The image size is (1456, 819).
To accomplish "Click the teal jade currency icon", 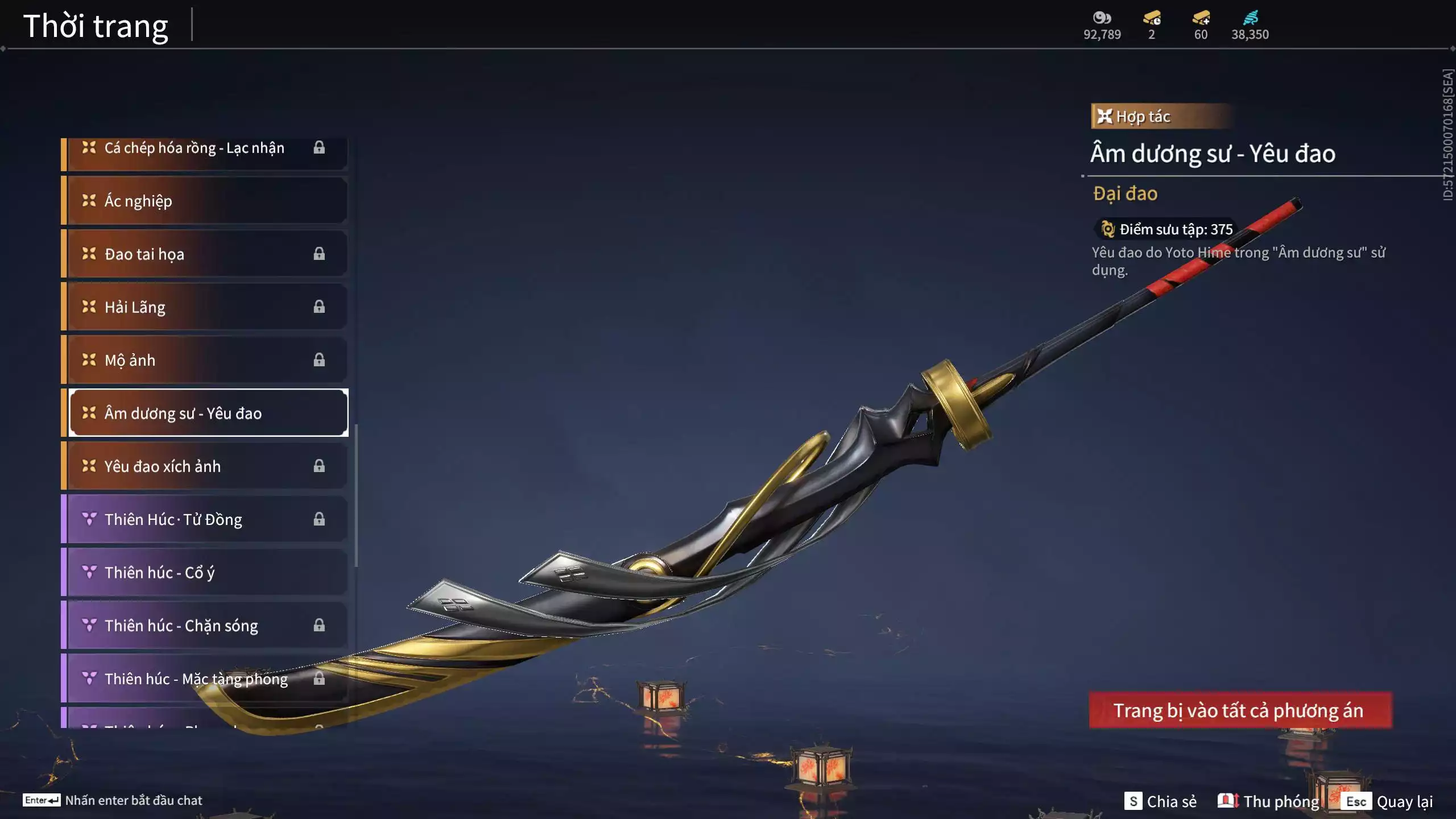I will (x=1250, y=18).
